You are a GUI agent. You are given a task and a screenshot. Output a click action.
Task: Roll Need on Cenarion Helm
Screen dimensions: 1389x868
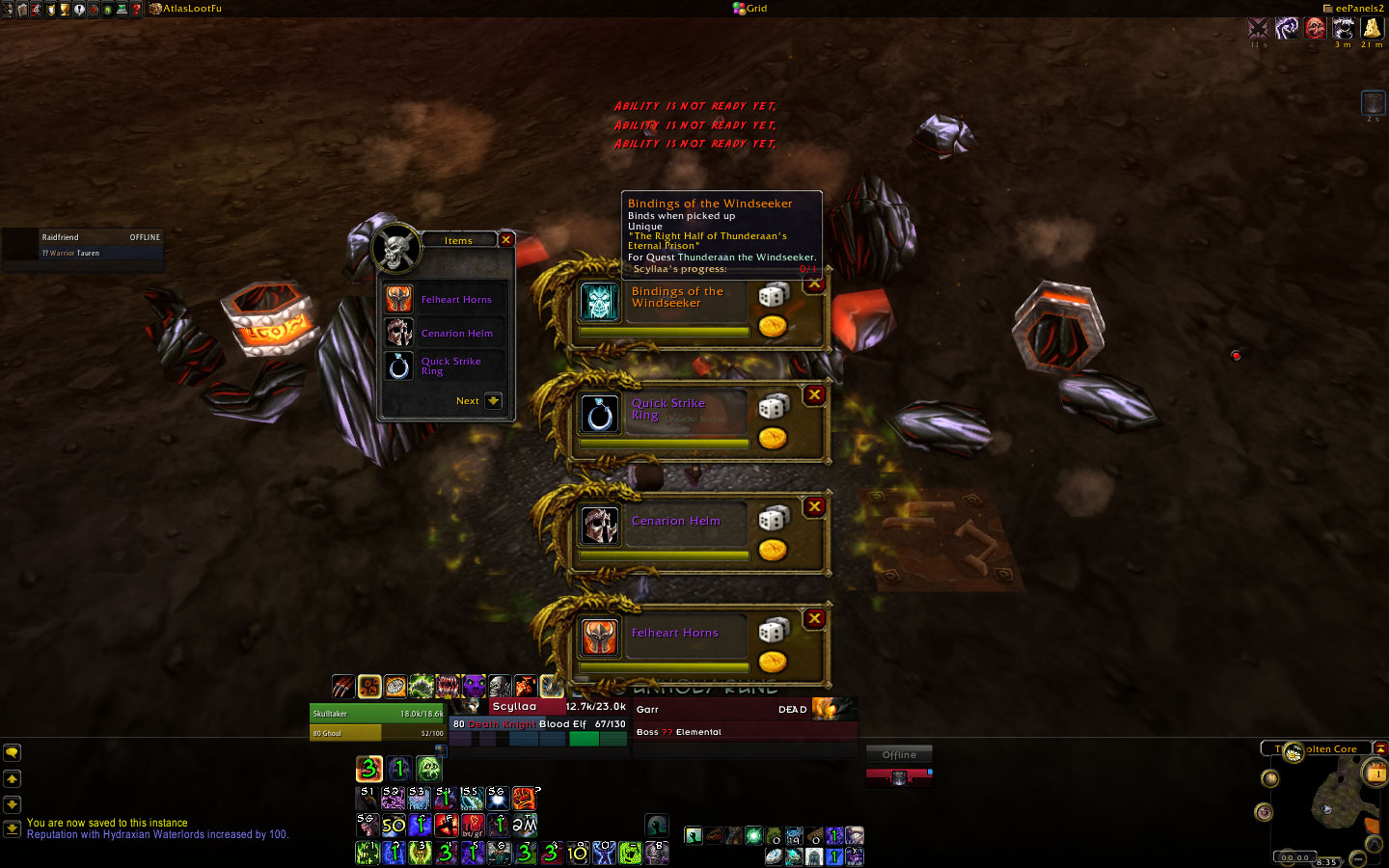click(773, 519)
